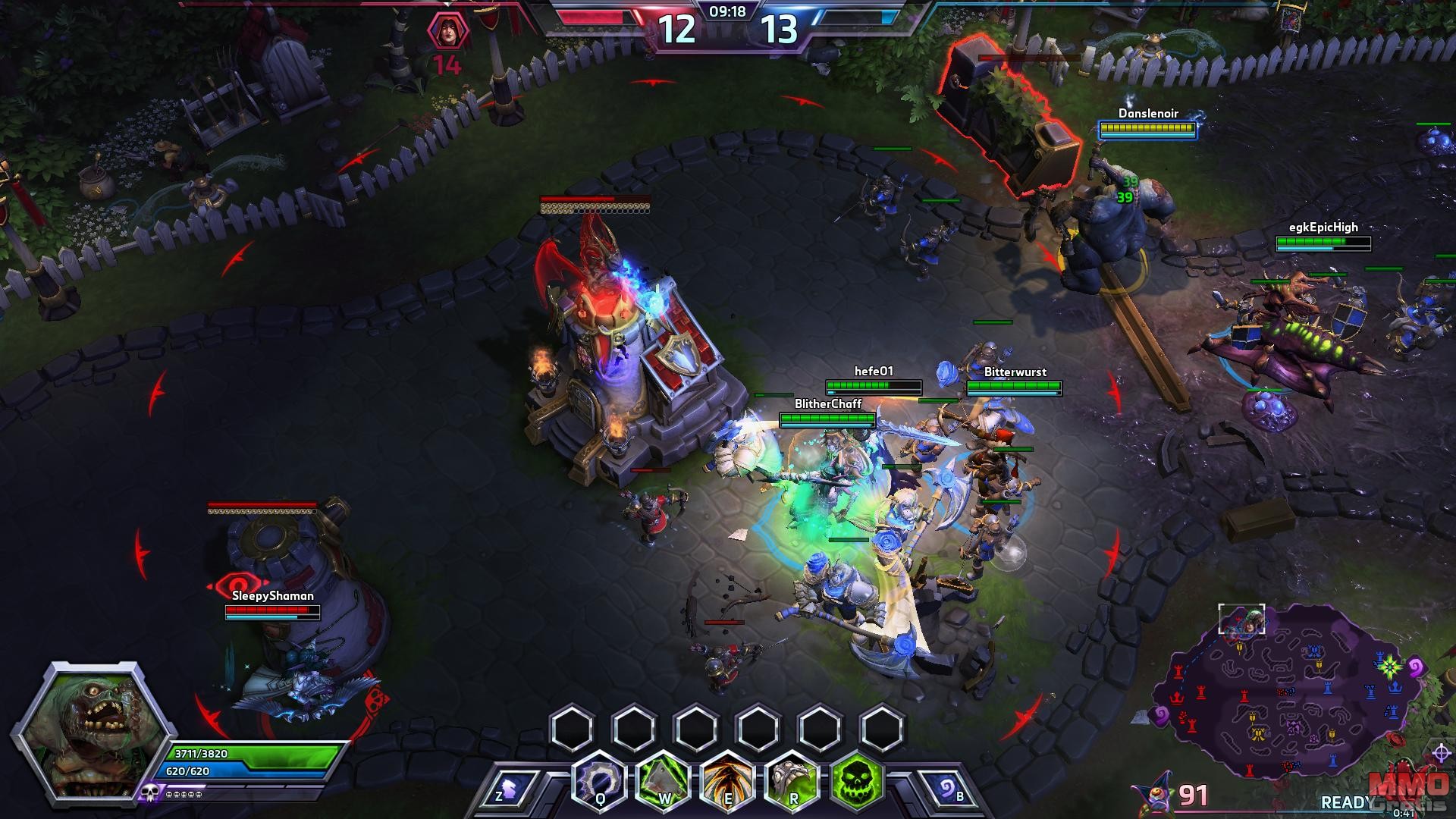
Task: Click the Stitches hero portrait
Action: (x=81, y=732)
